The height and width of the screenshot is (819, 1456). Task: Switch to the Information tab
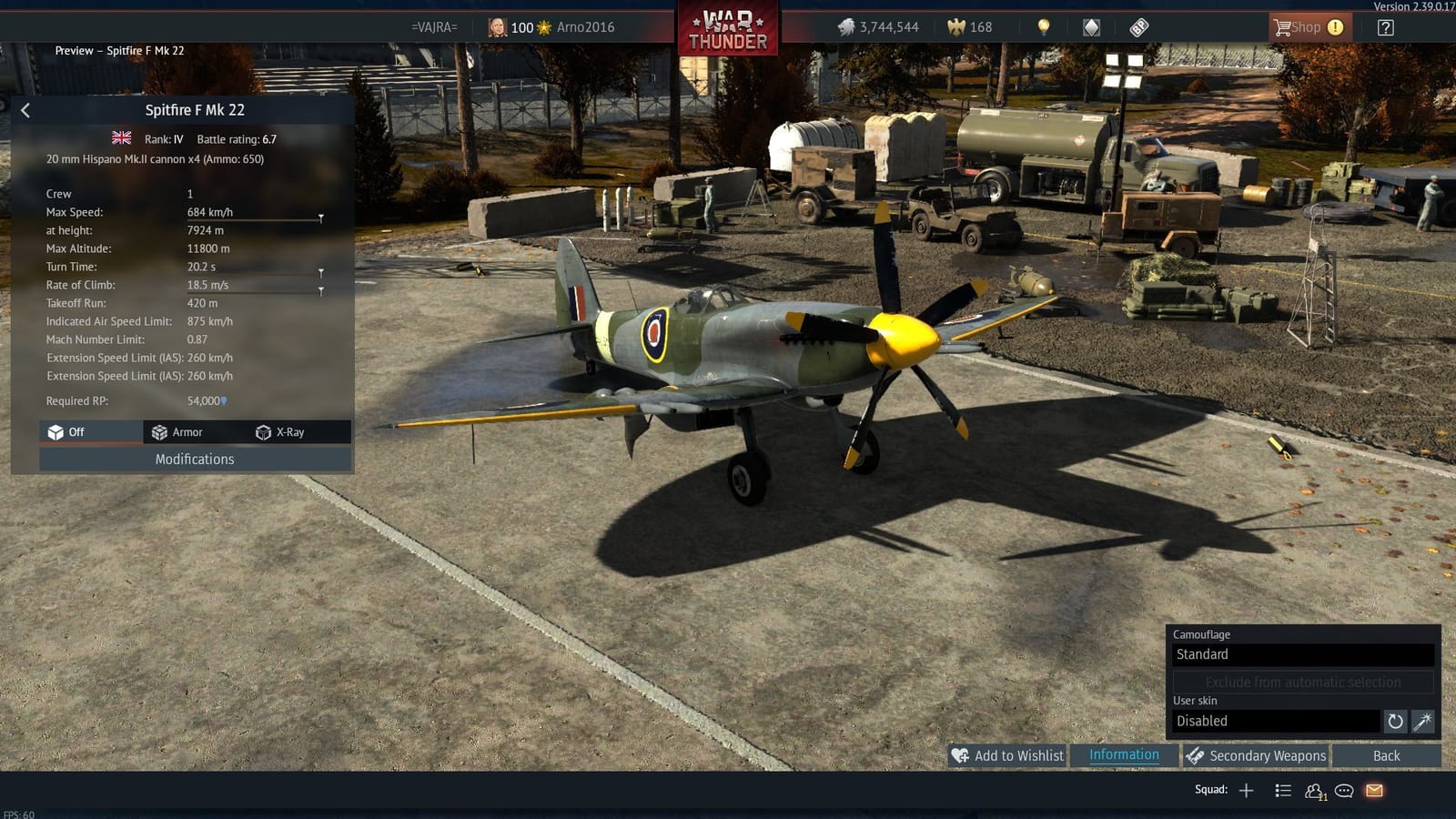pyautogui.click(x=1124, y=755)
